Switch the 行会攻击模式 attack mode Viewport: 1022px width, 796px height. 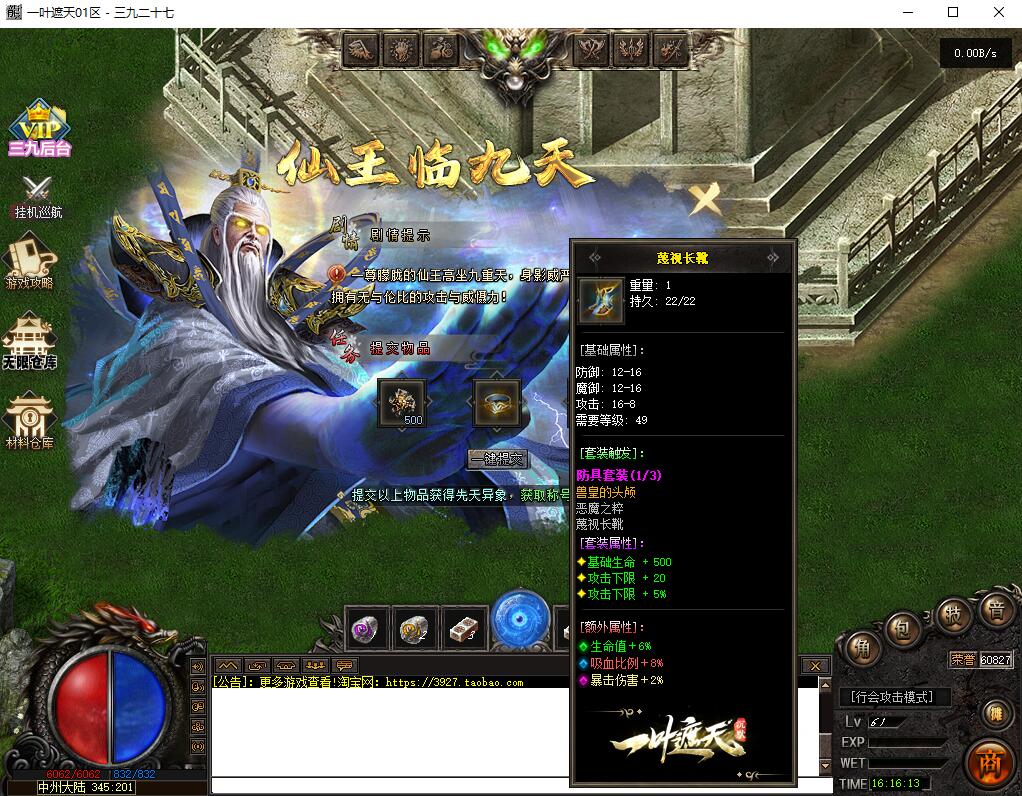point(892,697)
